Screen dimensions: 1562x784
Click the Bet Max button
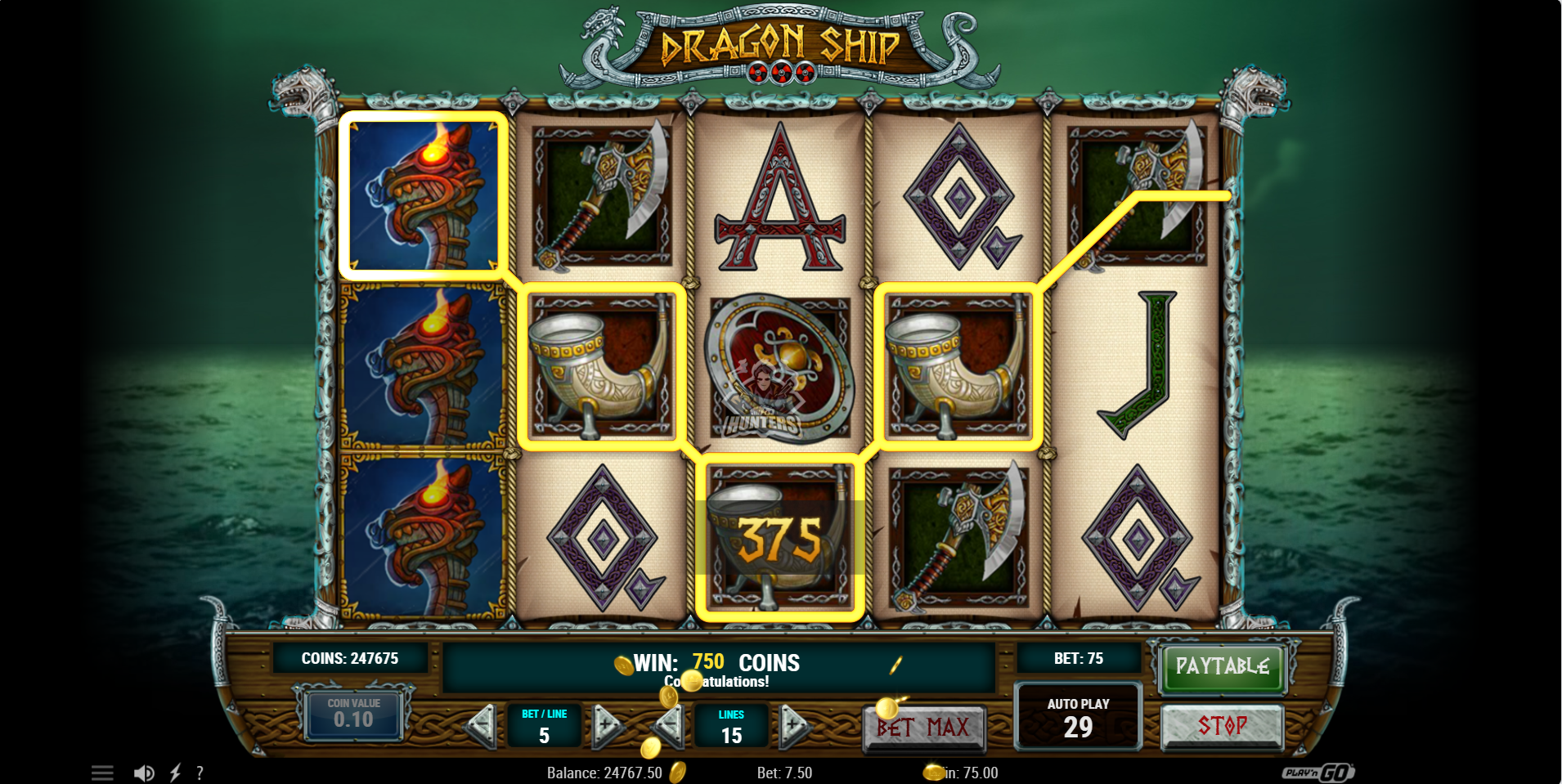click(923, 727)
